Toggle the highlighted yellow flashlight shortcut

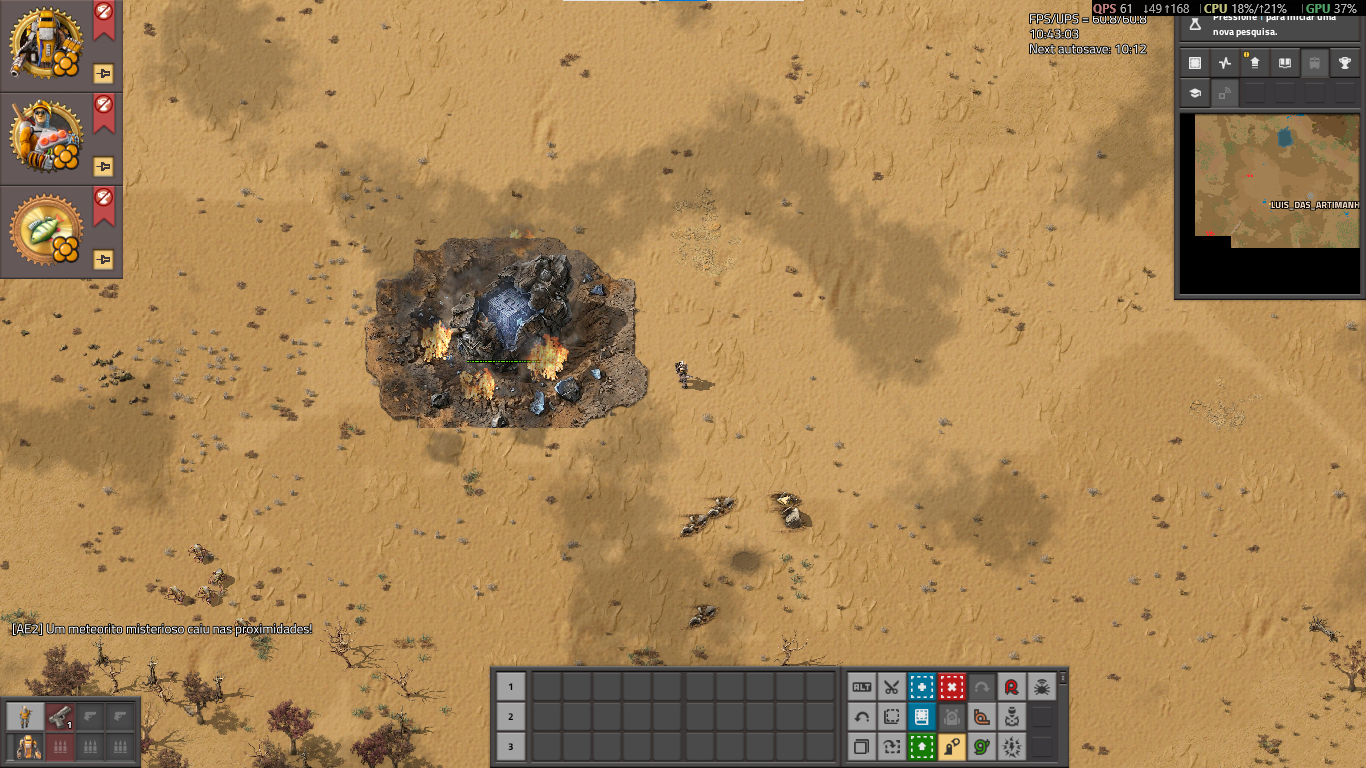point(952,747)
